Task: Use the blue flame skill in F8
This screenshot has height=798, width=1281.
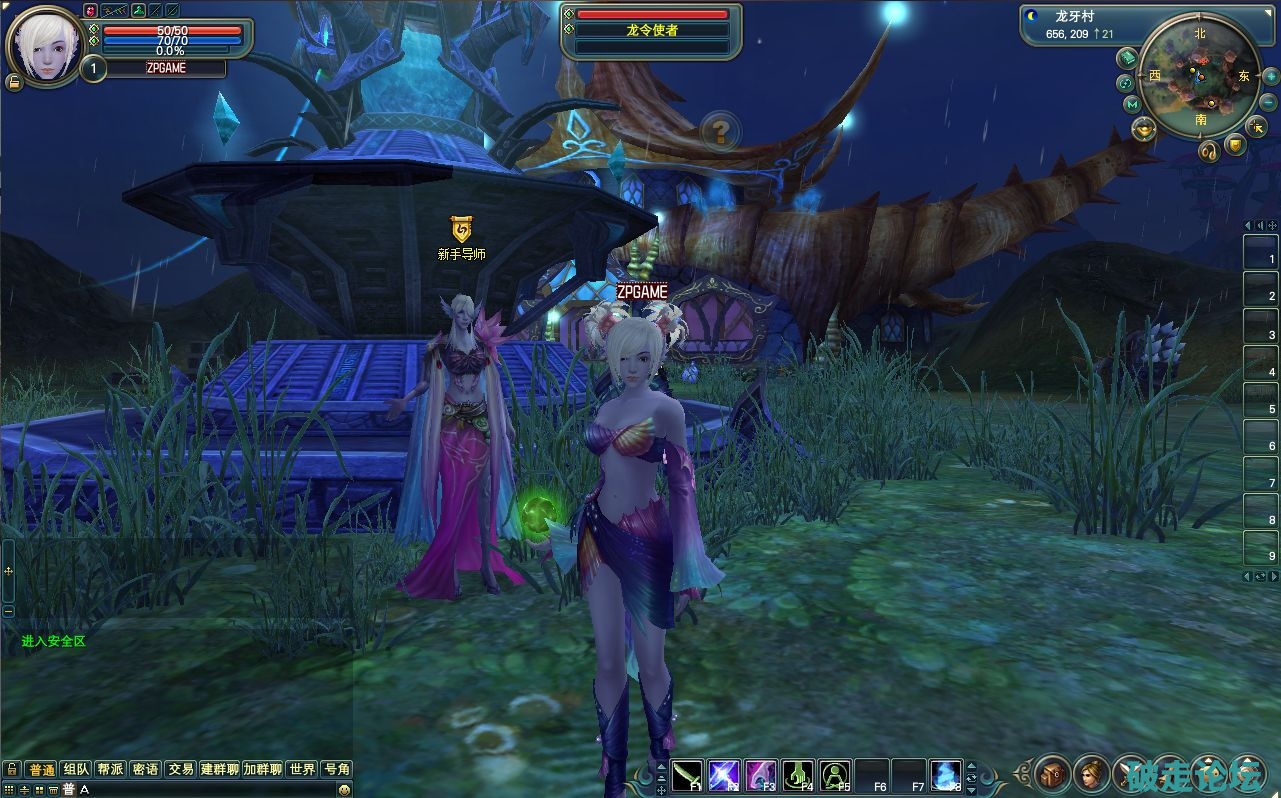Action: tap(945, 775)
